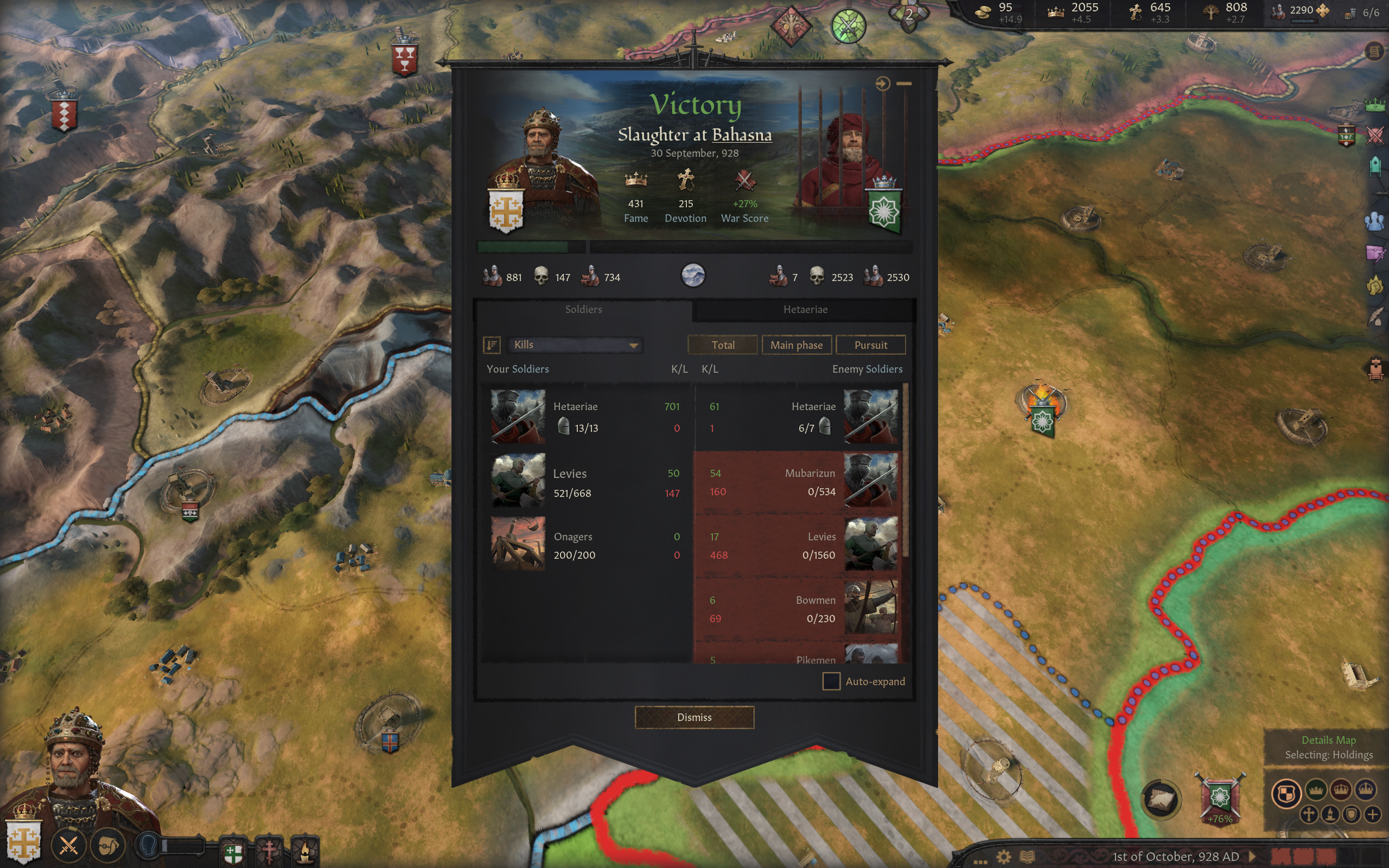Screen dimensions: 1389x868
Task: Show Total battle statistics
Action: click(723, 345)
